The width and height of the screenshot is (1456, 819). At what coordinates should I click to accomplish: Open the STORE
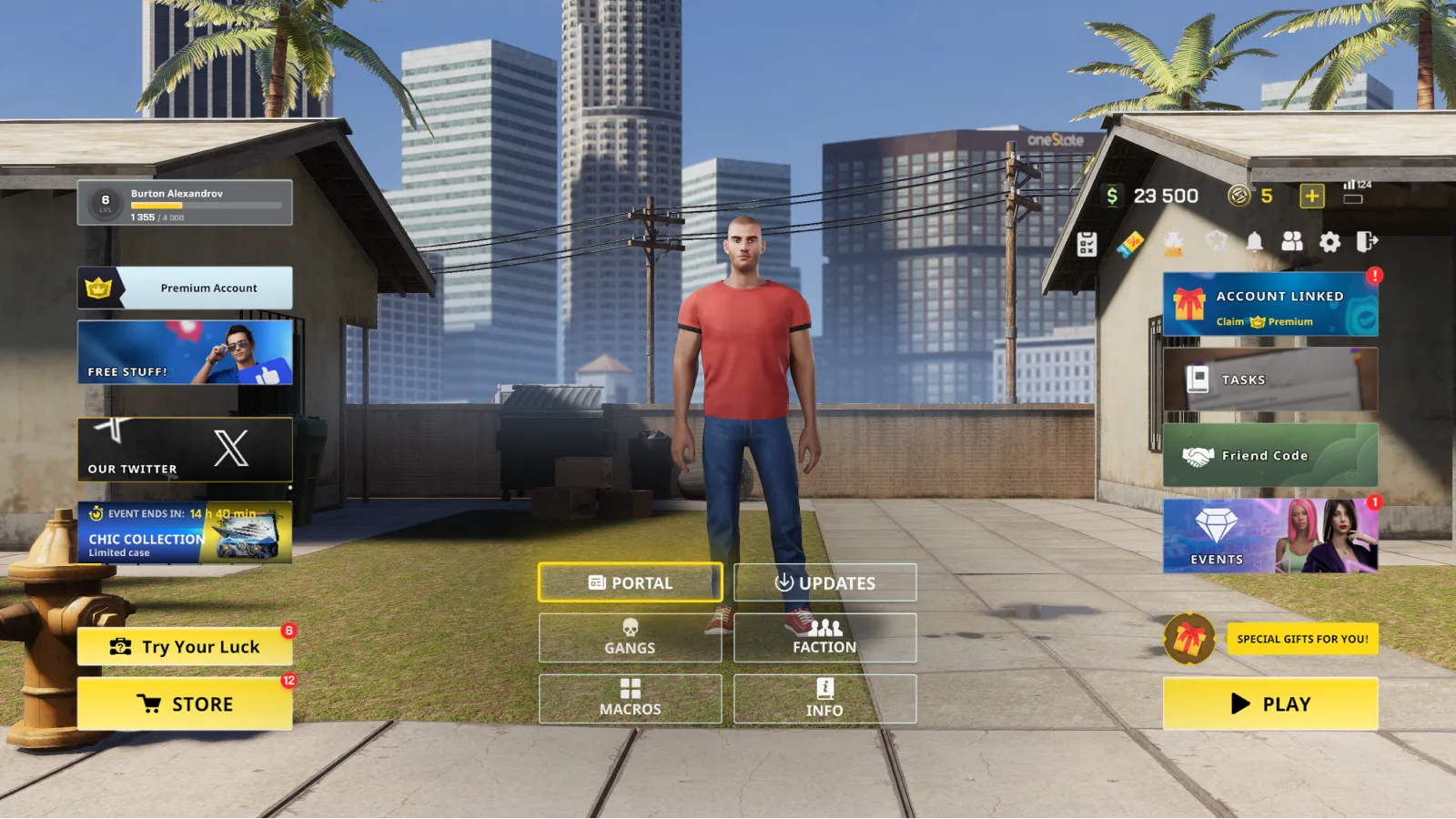point(185,703)
